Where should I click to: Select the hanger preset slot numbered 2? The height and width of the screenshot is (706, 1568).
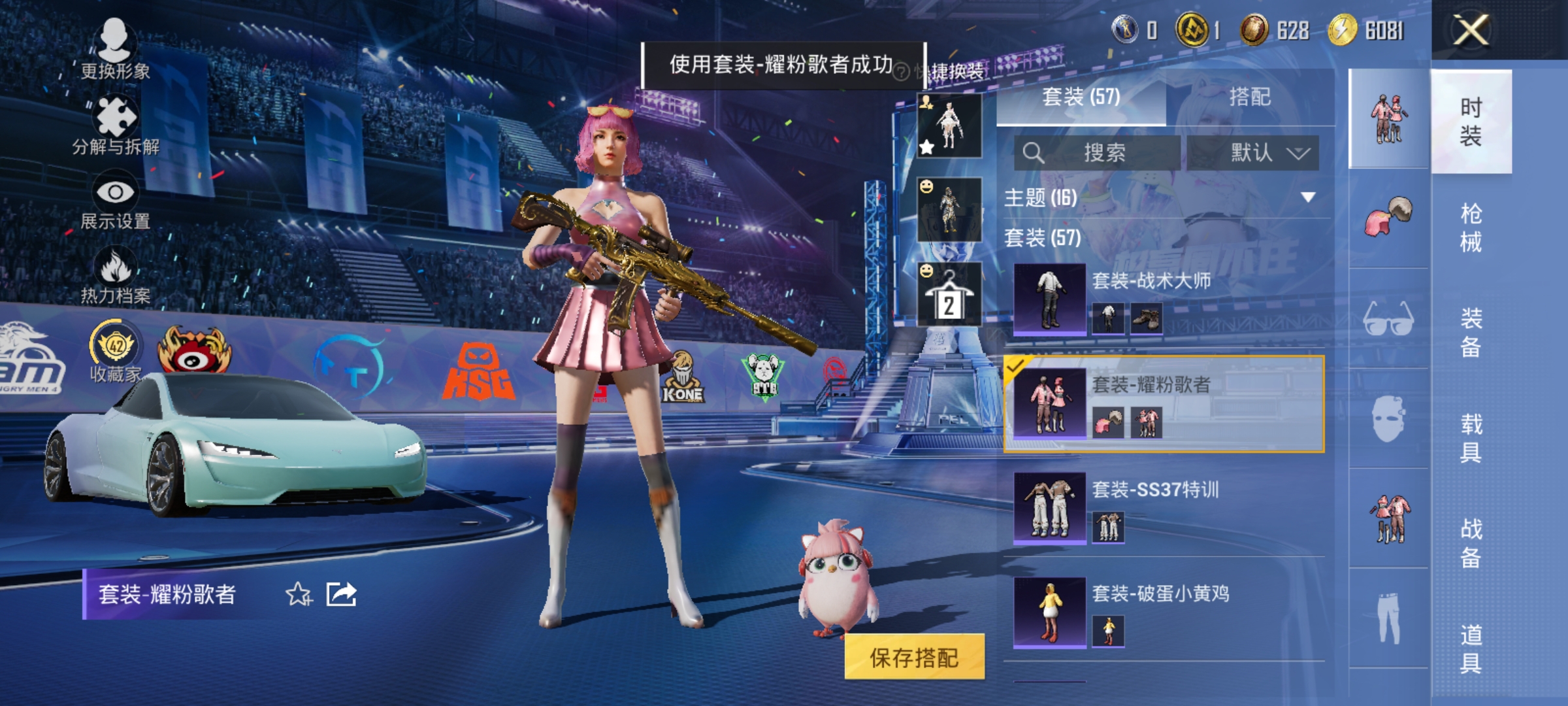(949, 295)
